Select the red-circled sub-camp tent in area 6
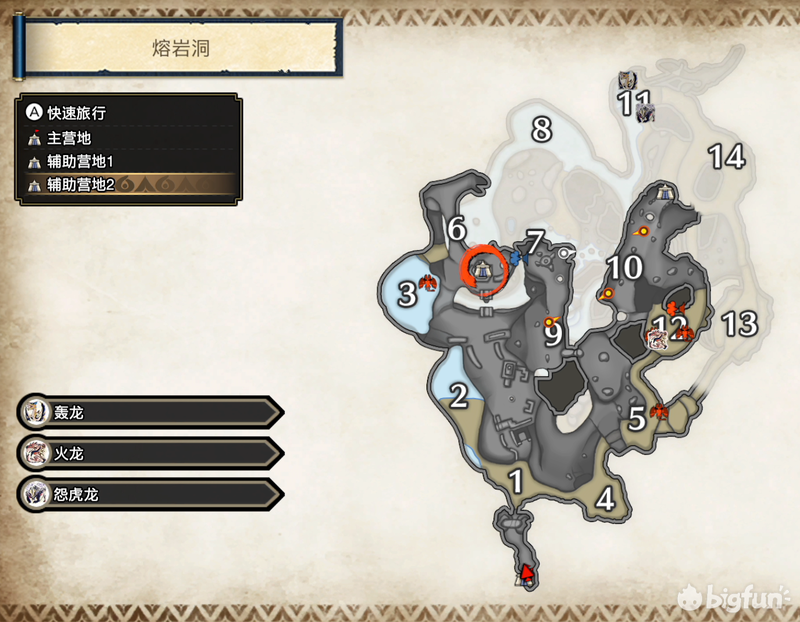 click(x=484, y=267)
